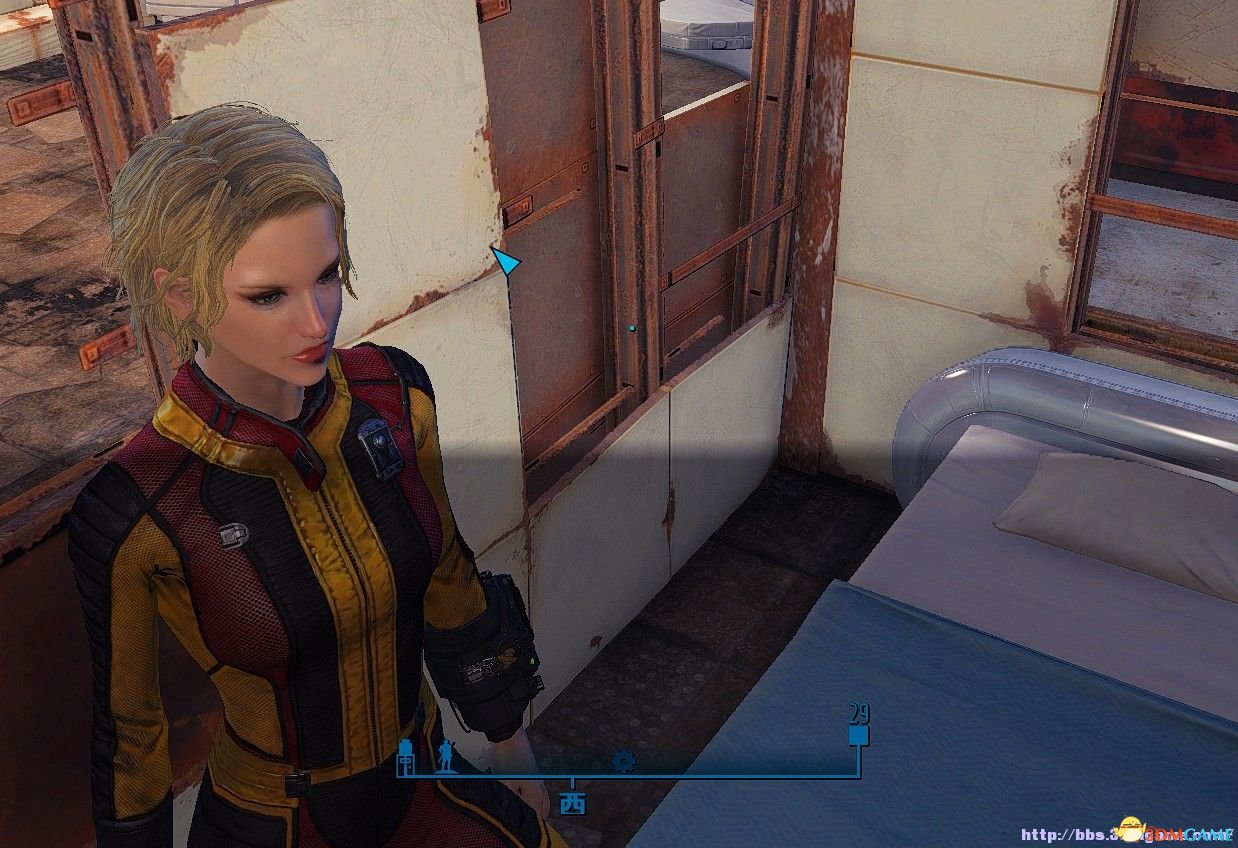Select the statue figure compass marker
This screenshot has height=848, width=1238.
click(x=444, y=757)
